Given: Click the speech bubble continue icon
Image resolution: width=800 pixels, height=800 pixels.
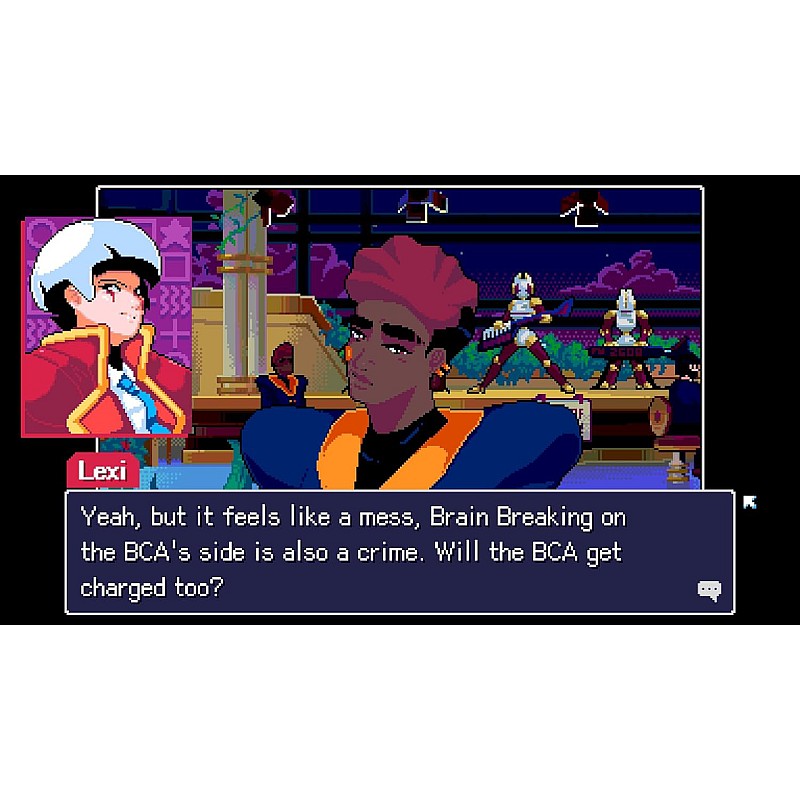Looking at the screenshot, I should pos(709,590).
